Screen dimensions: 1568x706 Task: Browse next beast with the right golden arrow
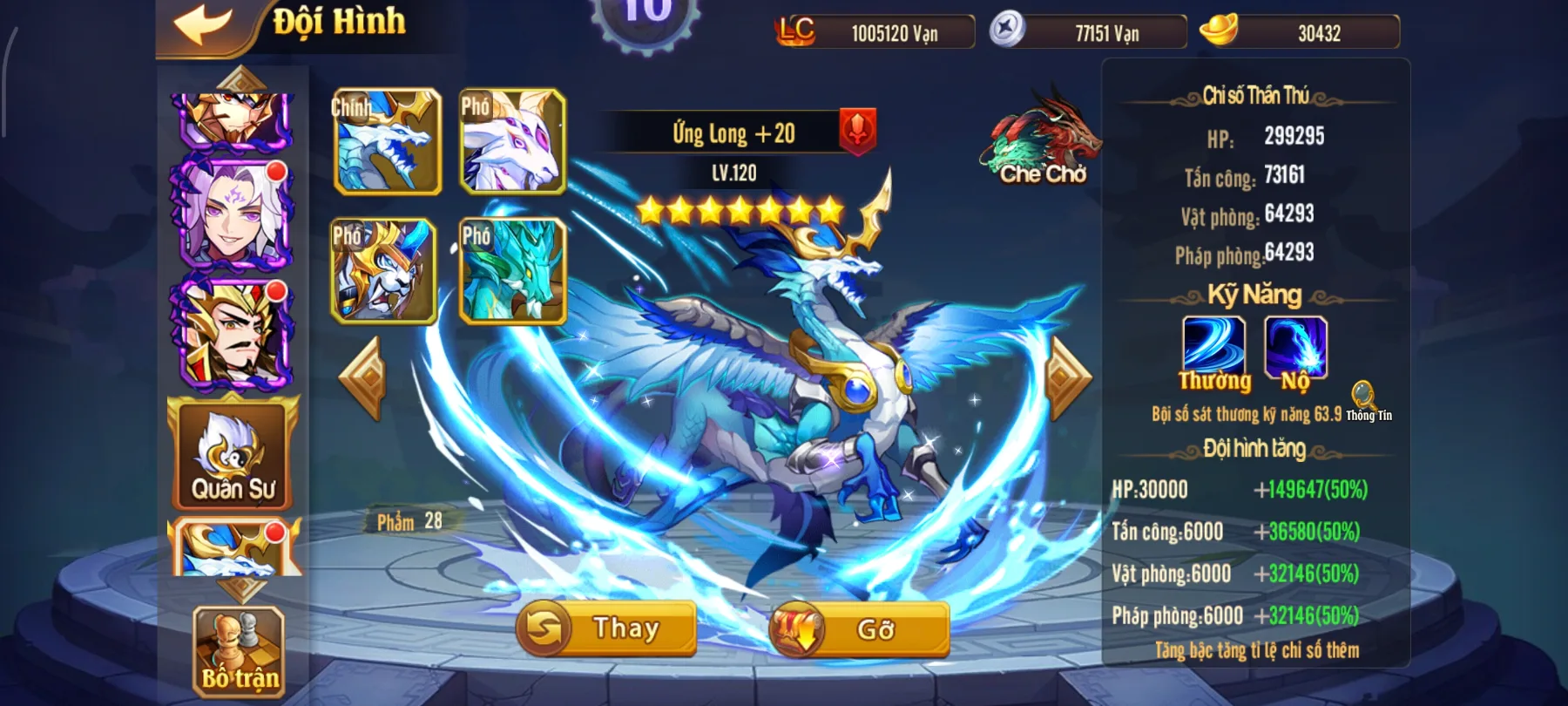(1064, 375)
